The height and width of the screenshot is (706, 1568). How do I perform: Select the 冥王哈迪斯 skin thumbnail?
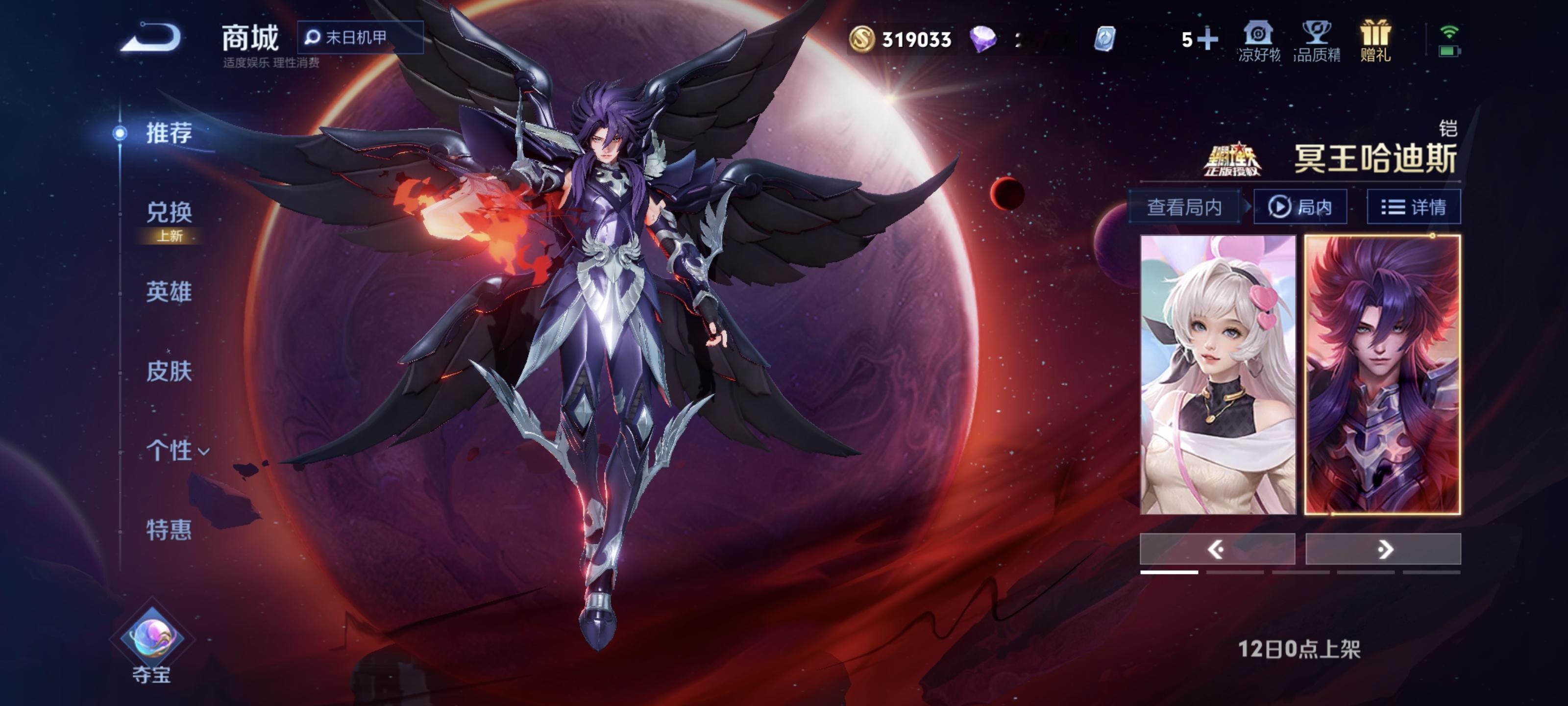[1382, 375]
